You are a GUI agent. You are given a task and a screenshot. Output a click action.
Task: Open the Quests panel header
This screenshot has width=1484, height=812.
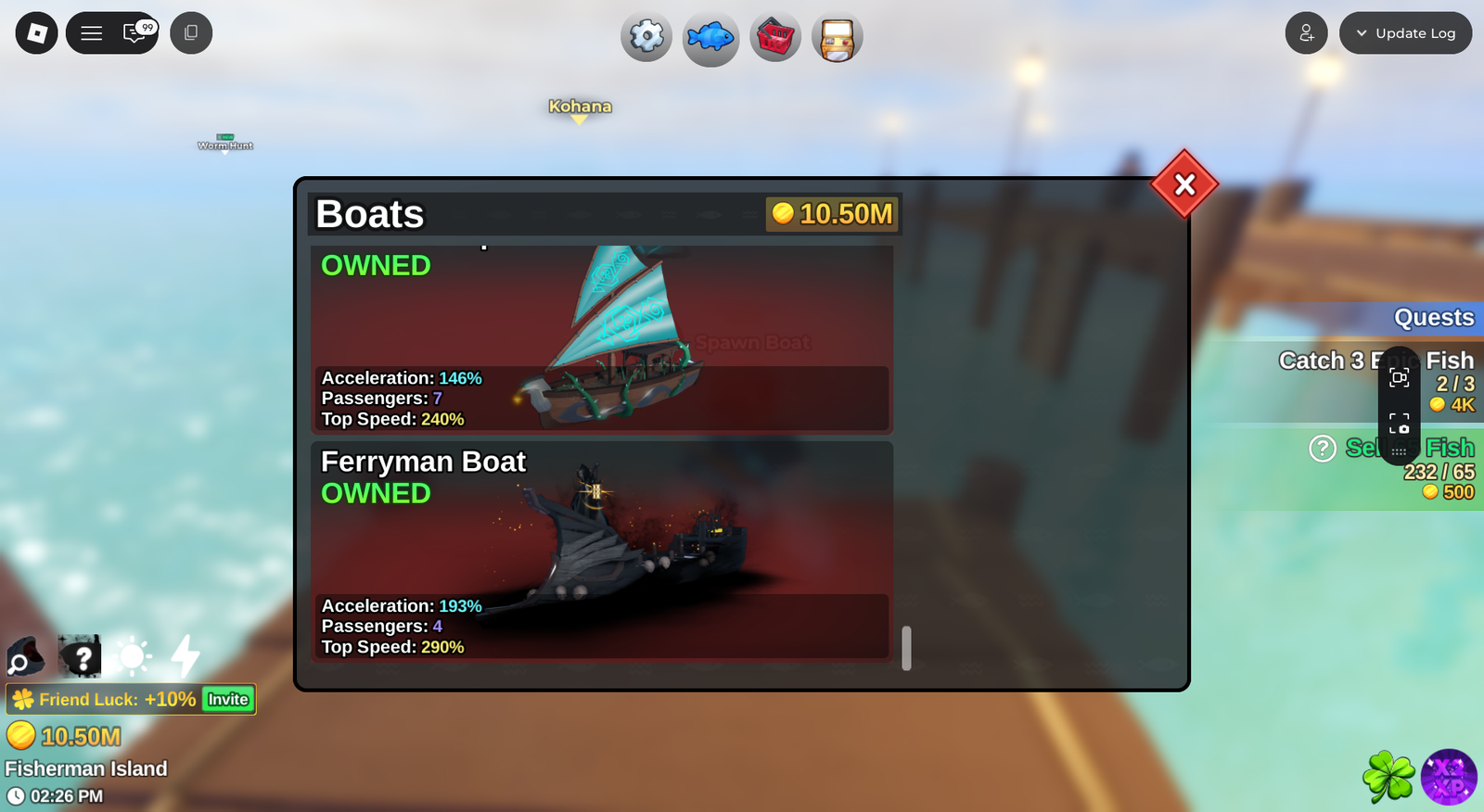(x=1433, y=318)
